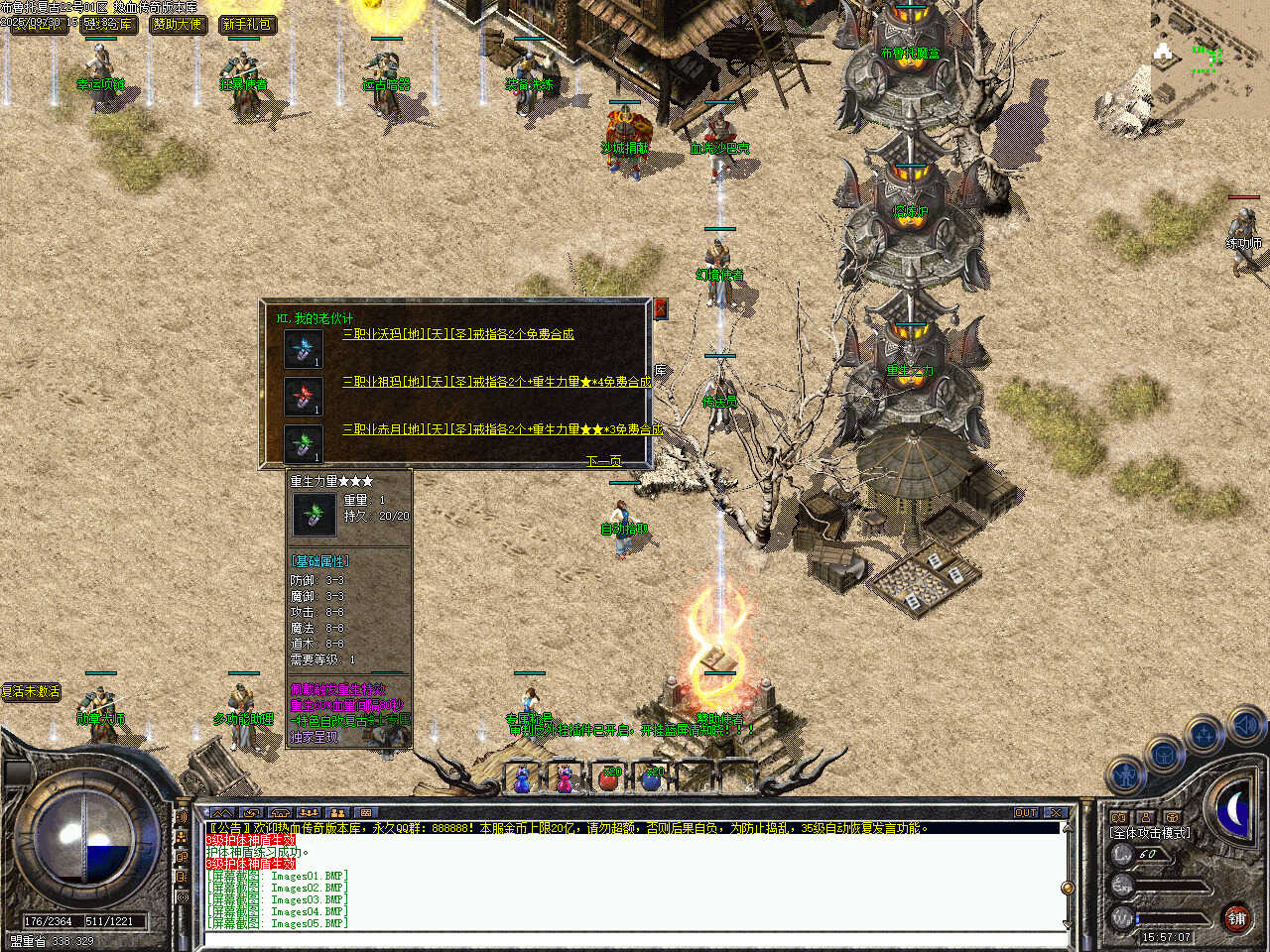Use the red potion in the hotbar
Screen dimensions: 1270x952
click(609, 778)
